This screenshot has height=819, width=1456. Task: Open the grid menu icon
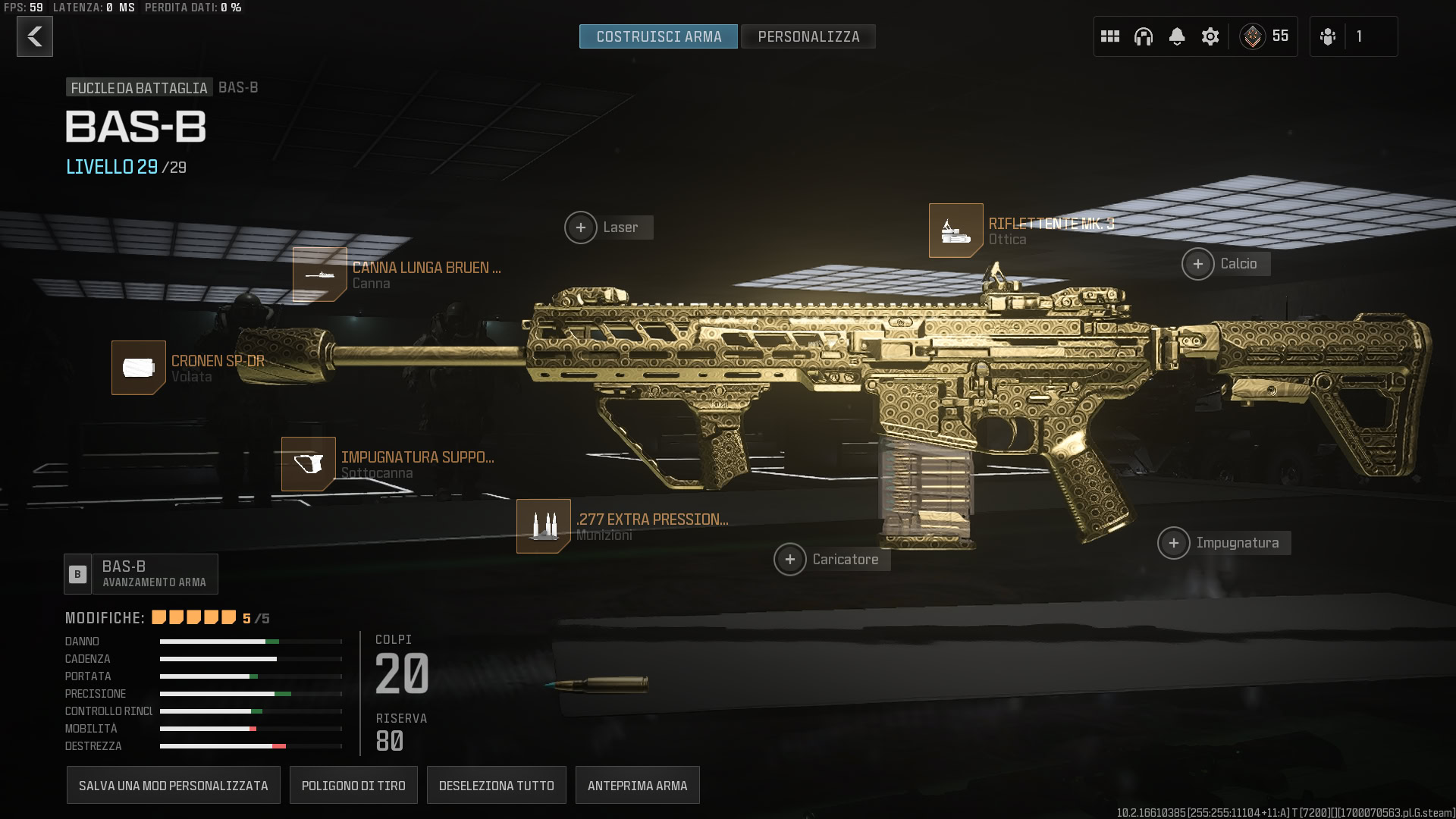(1110, 36)
